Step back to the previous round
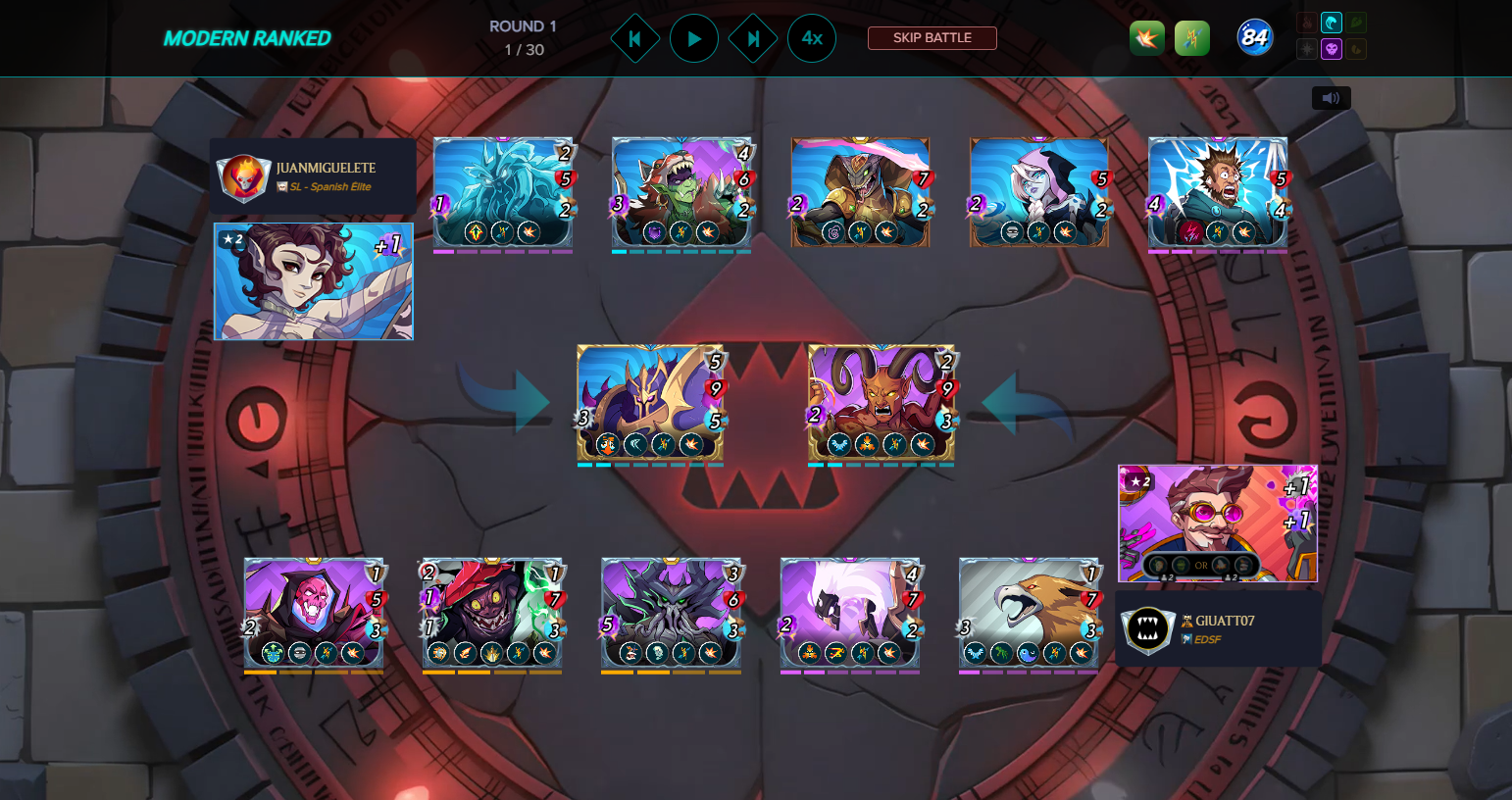Screen dimensions: 1512x800 [634, 39]
